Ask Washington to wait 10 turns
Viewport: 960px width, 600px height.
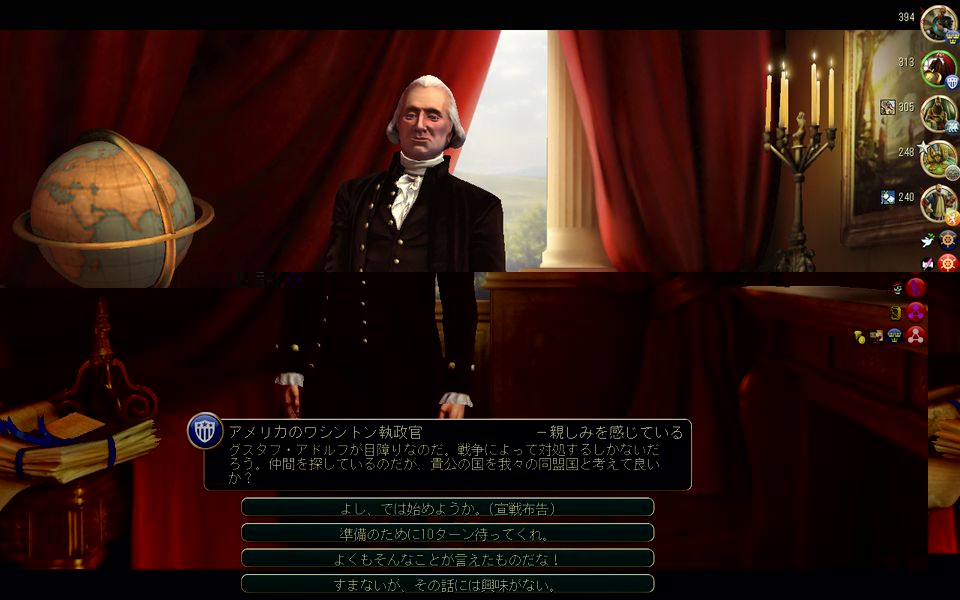[x=447, y=533]
